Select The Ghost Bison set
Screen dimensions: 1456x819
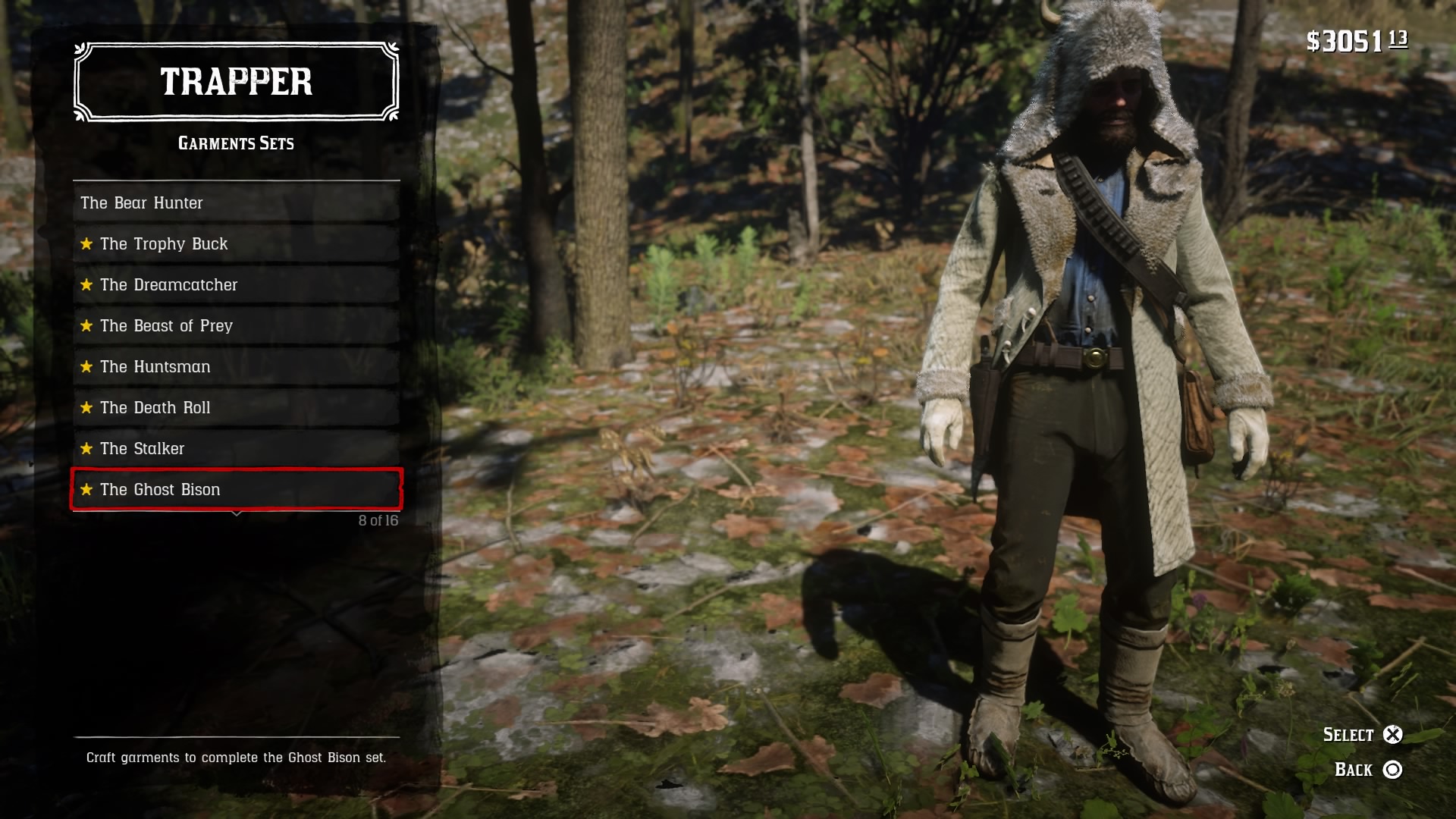click(236, 490)
